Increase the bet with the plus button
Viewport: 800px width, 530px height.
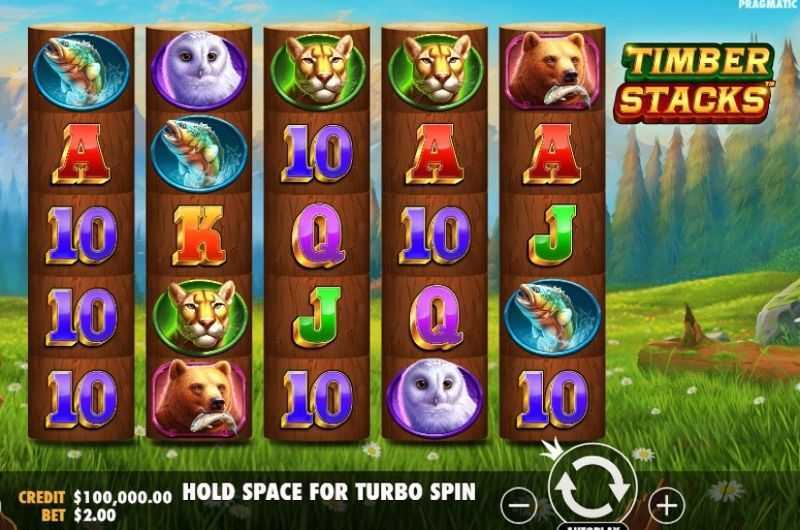click(x=667, y=503)
